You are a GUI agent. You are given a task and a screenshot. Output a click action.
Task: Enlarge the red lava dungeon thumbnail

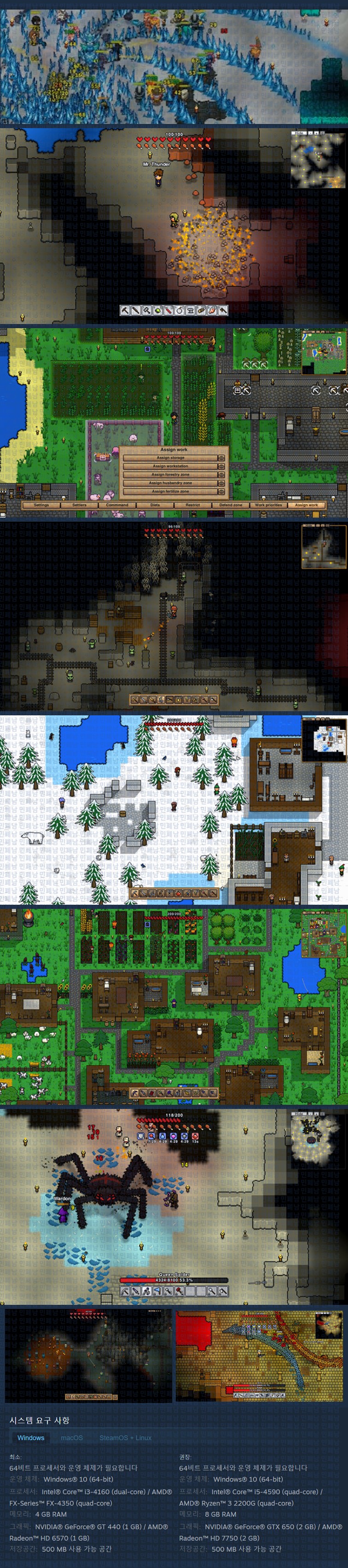pyautogui.click(x=259, y=1356)
